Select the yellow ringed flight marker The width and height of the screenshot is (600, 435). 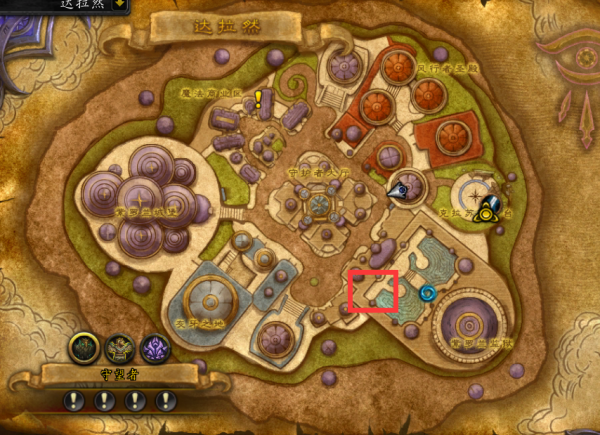(487, 211)
